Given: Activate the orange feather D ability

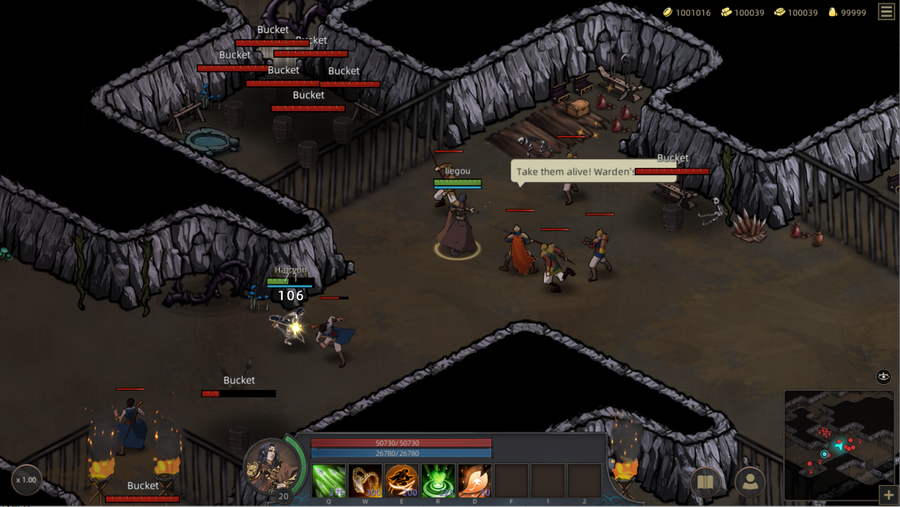Looking at the screenshot, I should [x=474, y=480].
